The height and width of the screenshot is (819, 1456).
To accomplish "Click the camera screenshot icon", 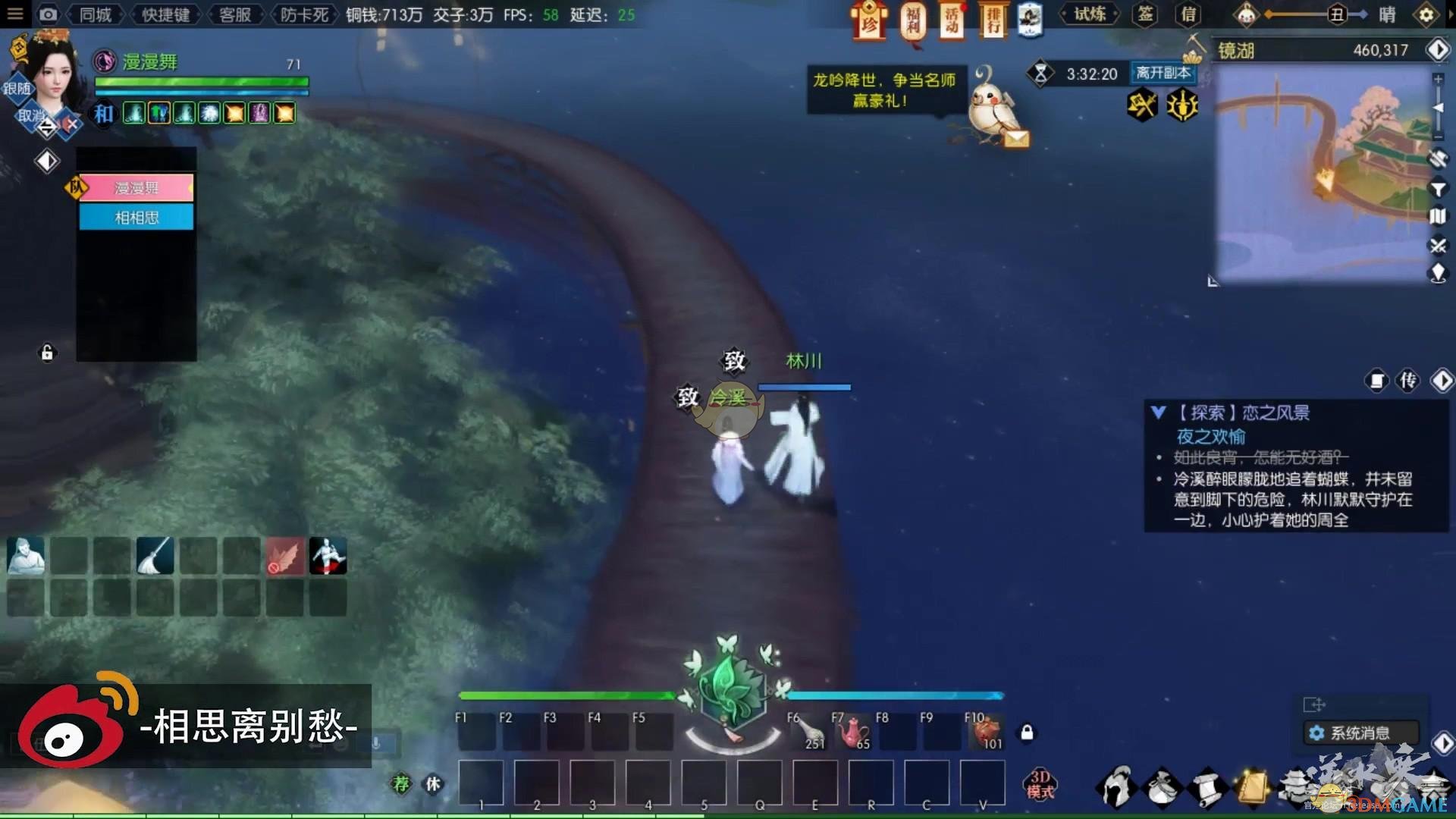I will pyautogui.click(x=48, y=14).
